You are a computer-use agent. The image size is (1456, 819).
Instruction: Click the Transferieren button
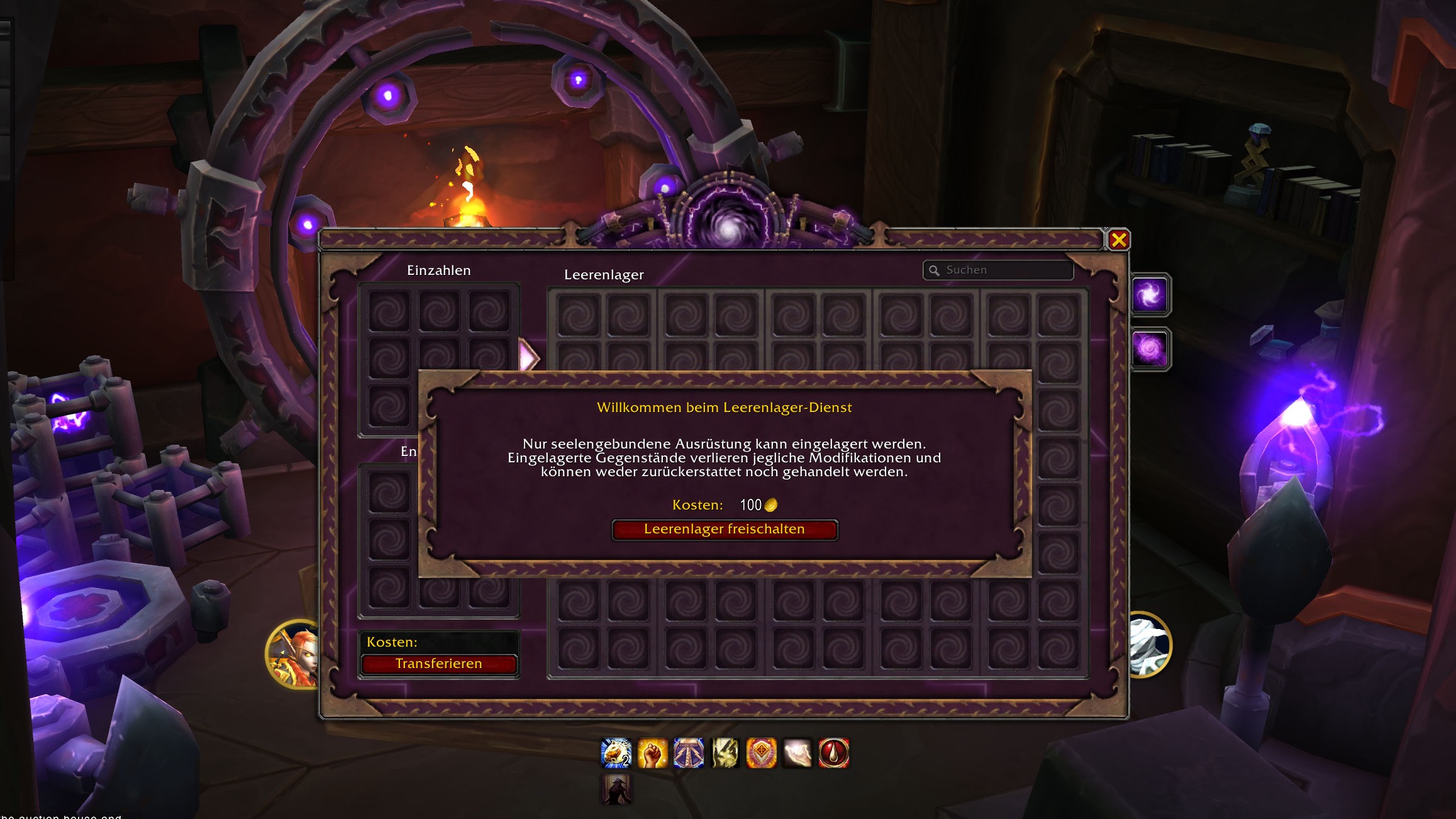click(438, 664)
